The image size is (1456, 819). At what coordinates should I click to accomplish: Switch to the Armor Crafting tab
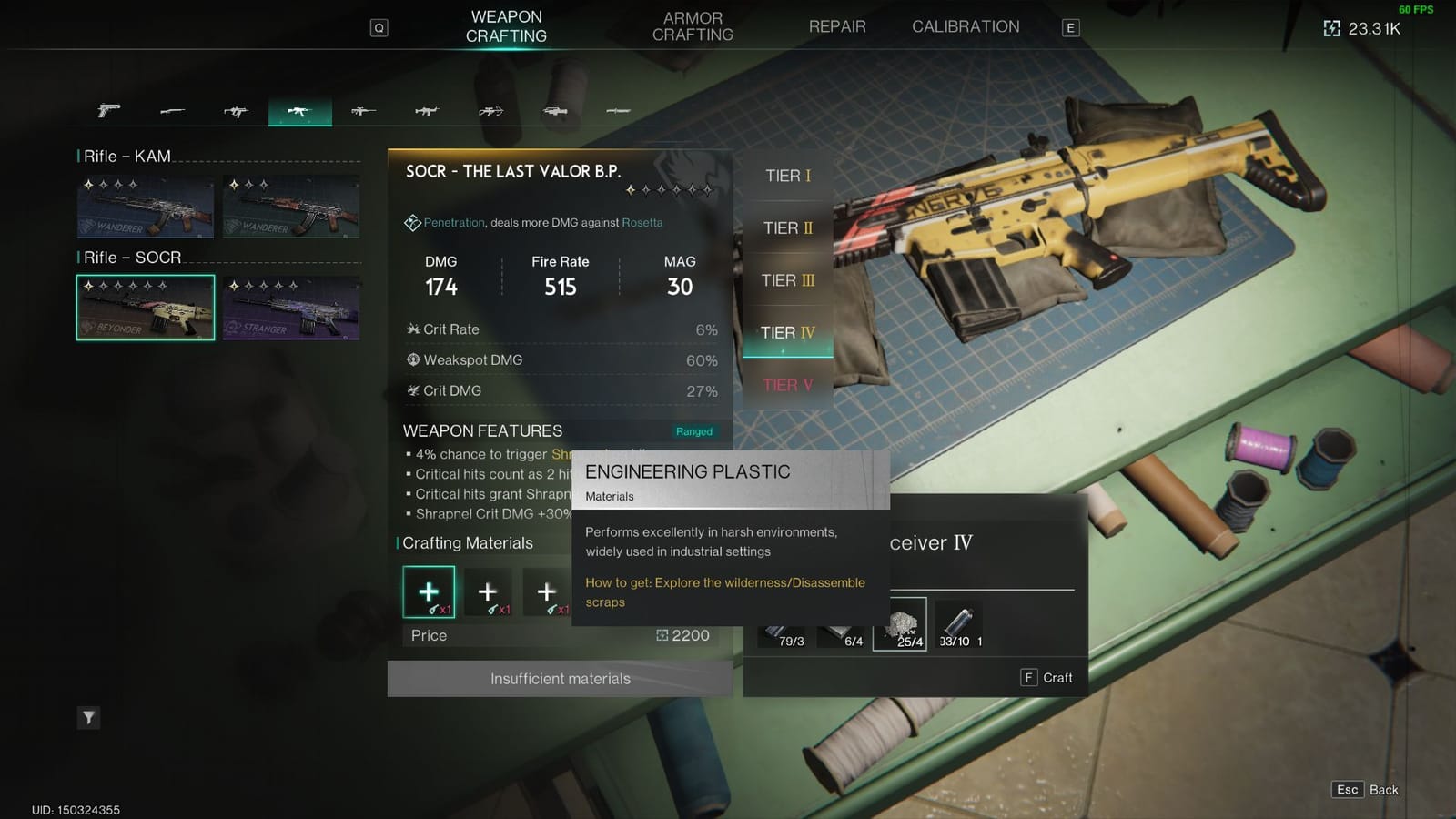point(693,26)
